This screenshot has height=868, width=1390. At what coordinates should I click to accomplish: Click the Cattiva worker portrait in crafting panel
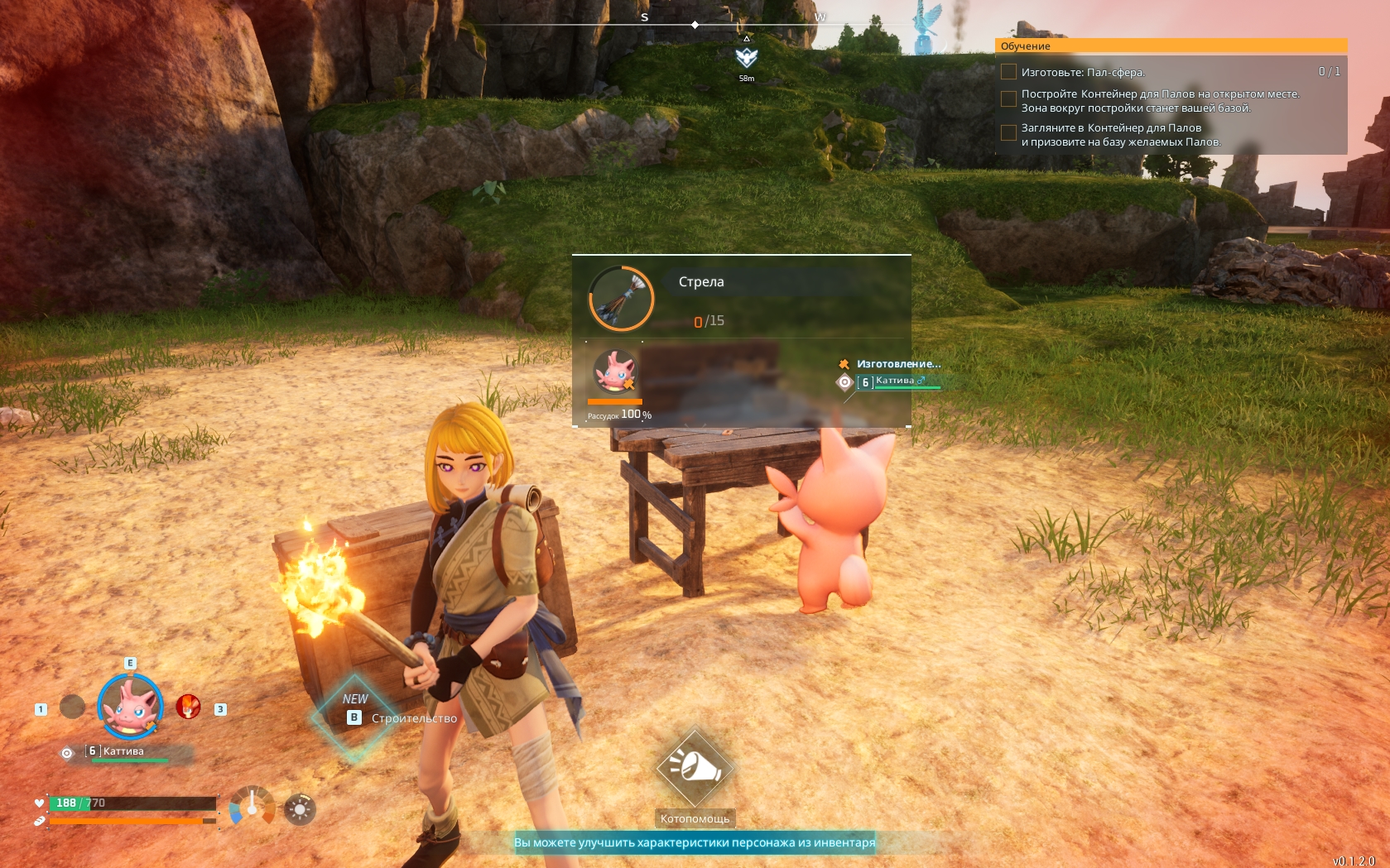tap(615, 372)
